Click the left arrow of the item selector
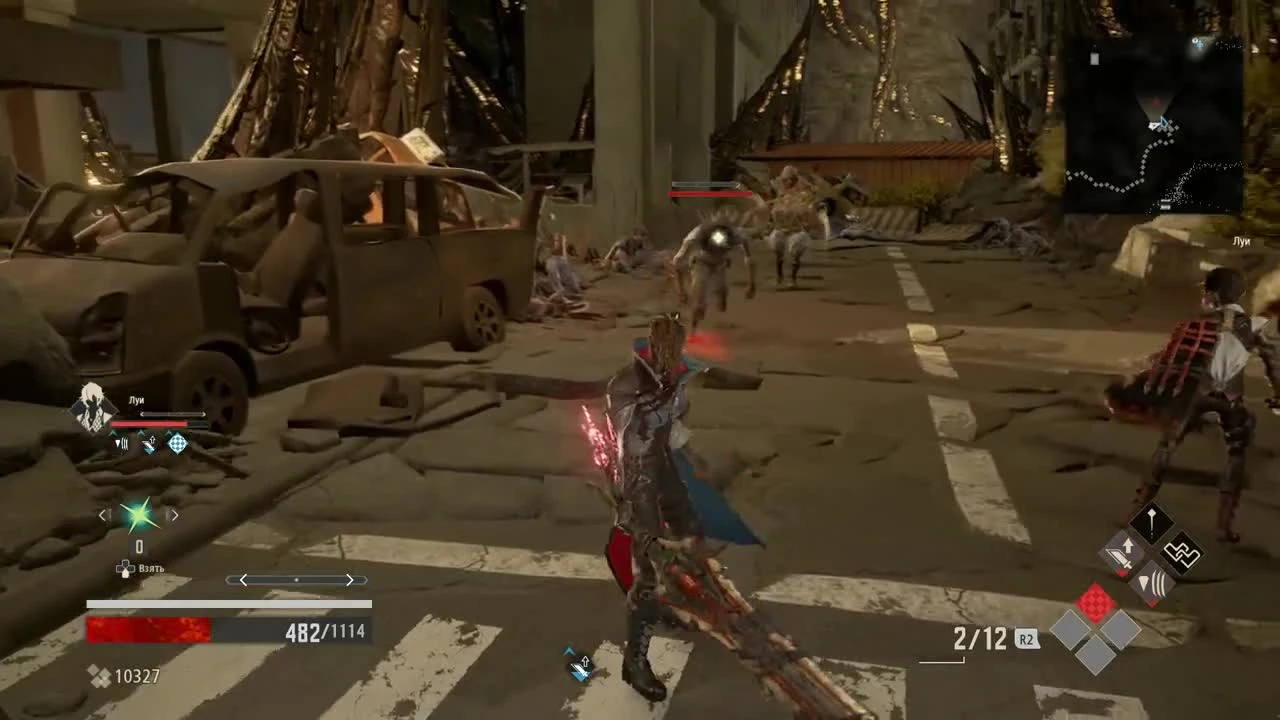Image resolution: width=1280 pixels, height=720 pixels. tap(103, 515)
